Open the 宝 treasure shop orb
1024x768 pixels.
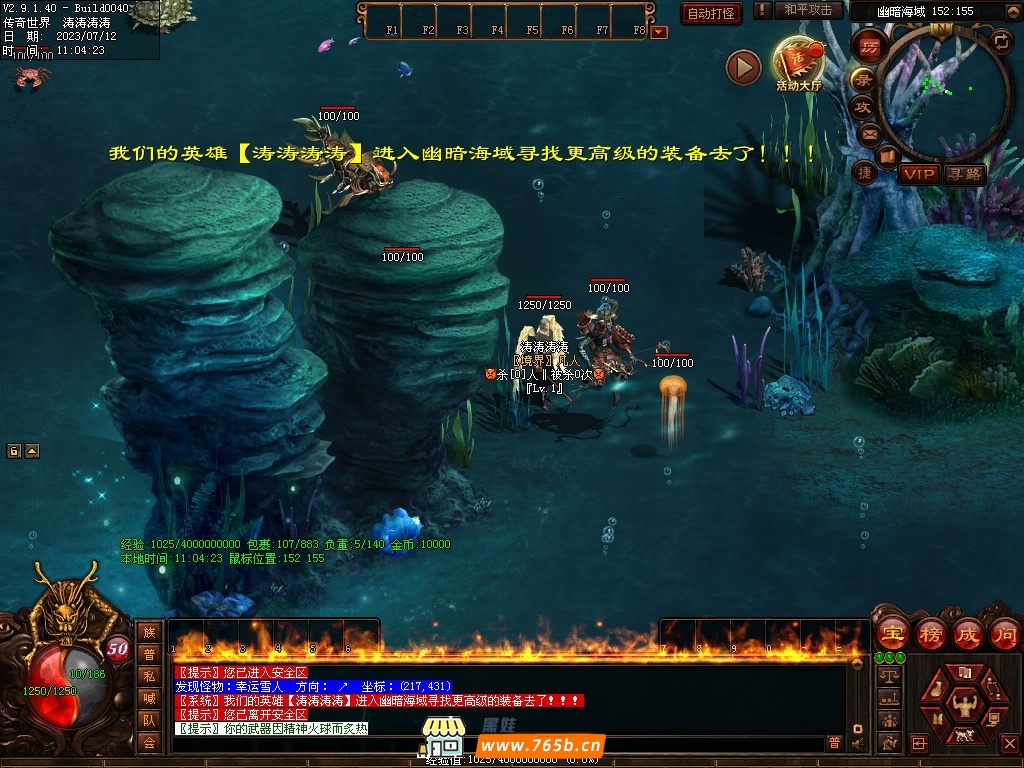pos(892,634)
